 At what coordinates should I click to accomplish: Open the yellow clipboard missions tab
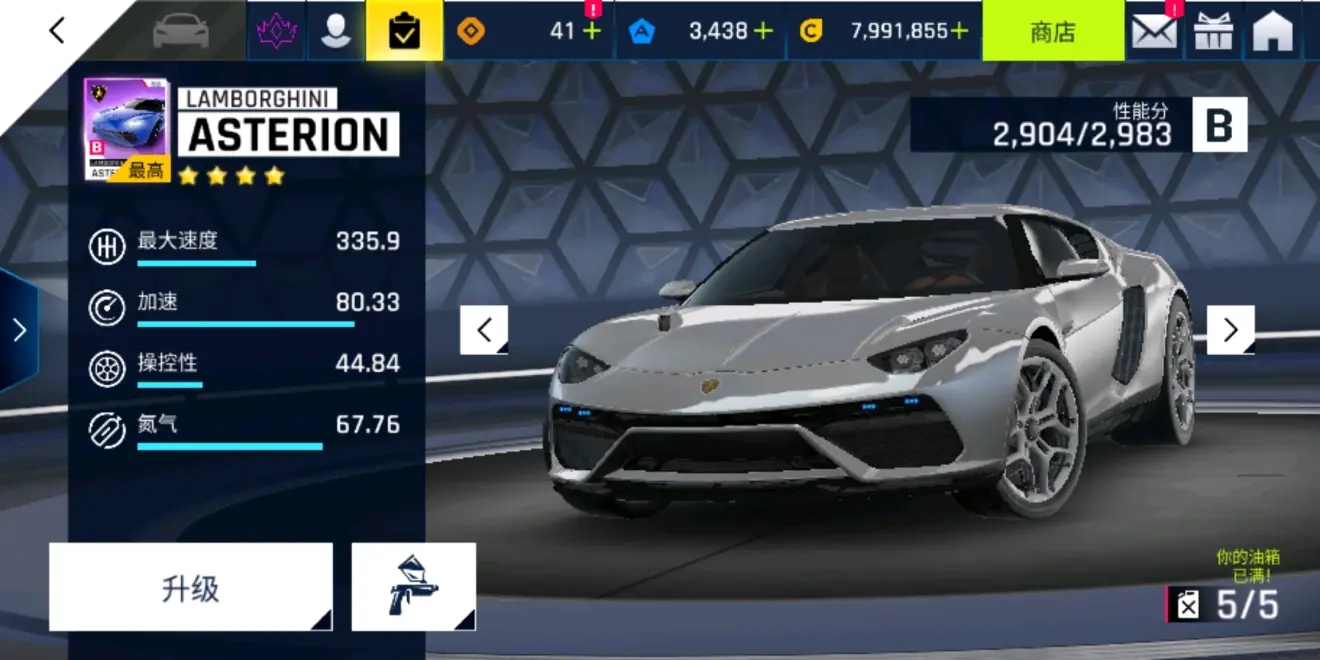(x=404, y=31)
